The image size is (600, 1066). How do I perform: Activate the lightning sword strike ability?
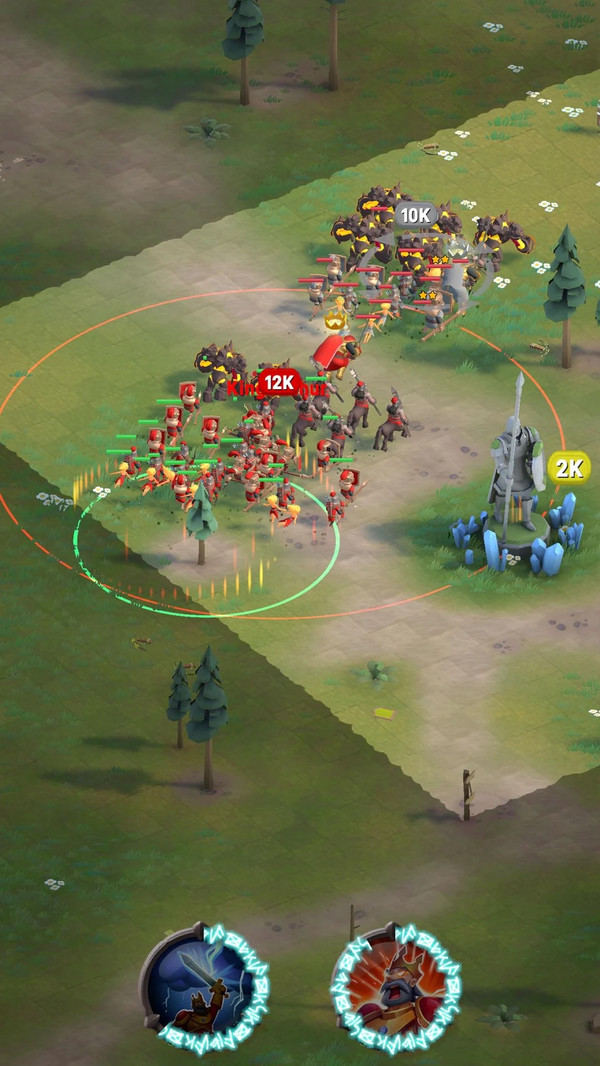[x=204, y=984]
